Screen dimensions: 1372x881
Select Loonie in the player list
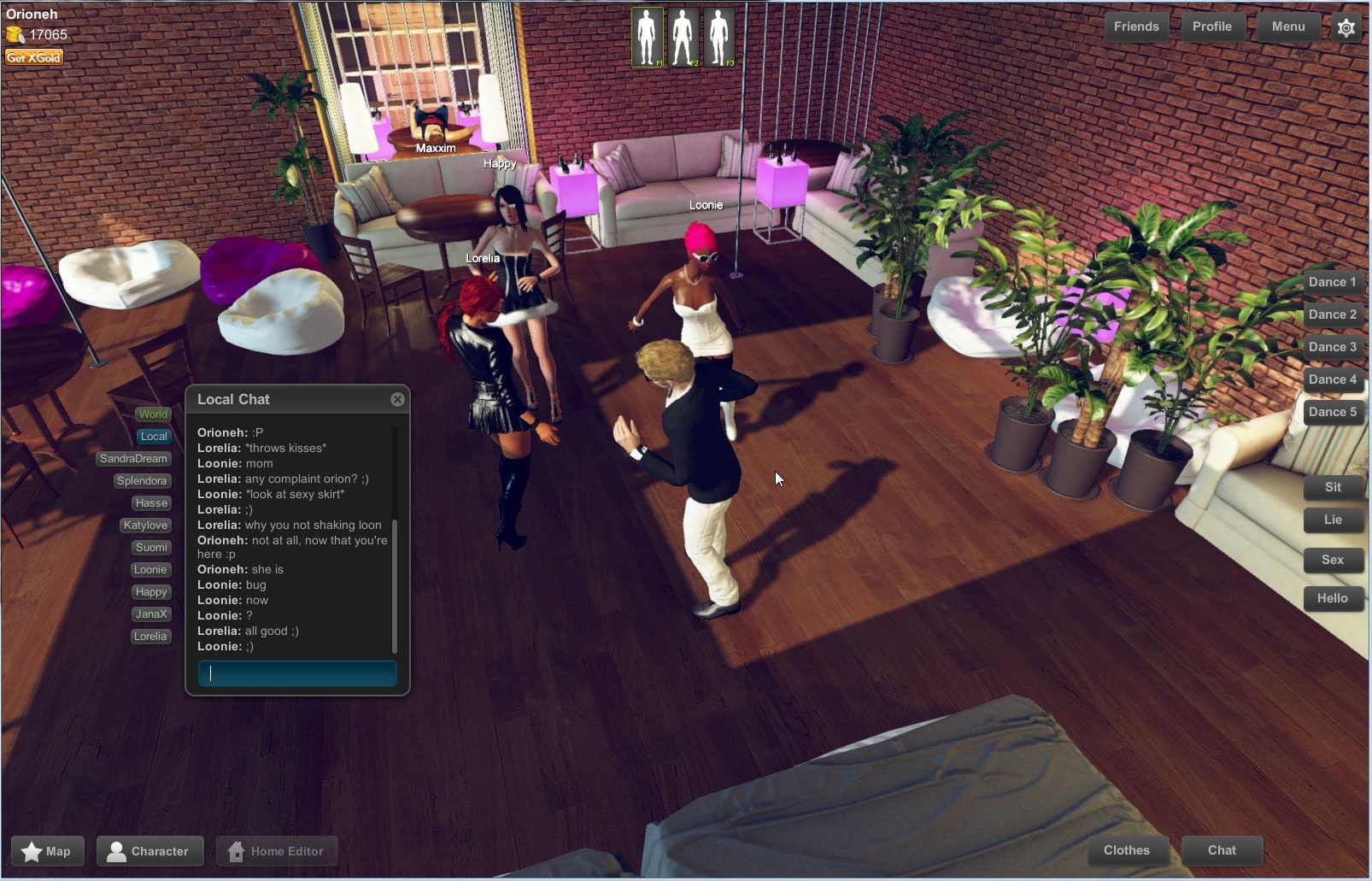coord(150,569)
